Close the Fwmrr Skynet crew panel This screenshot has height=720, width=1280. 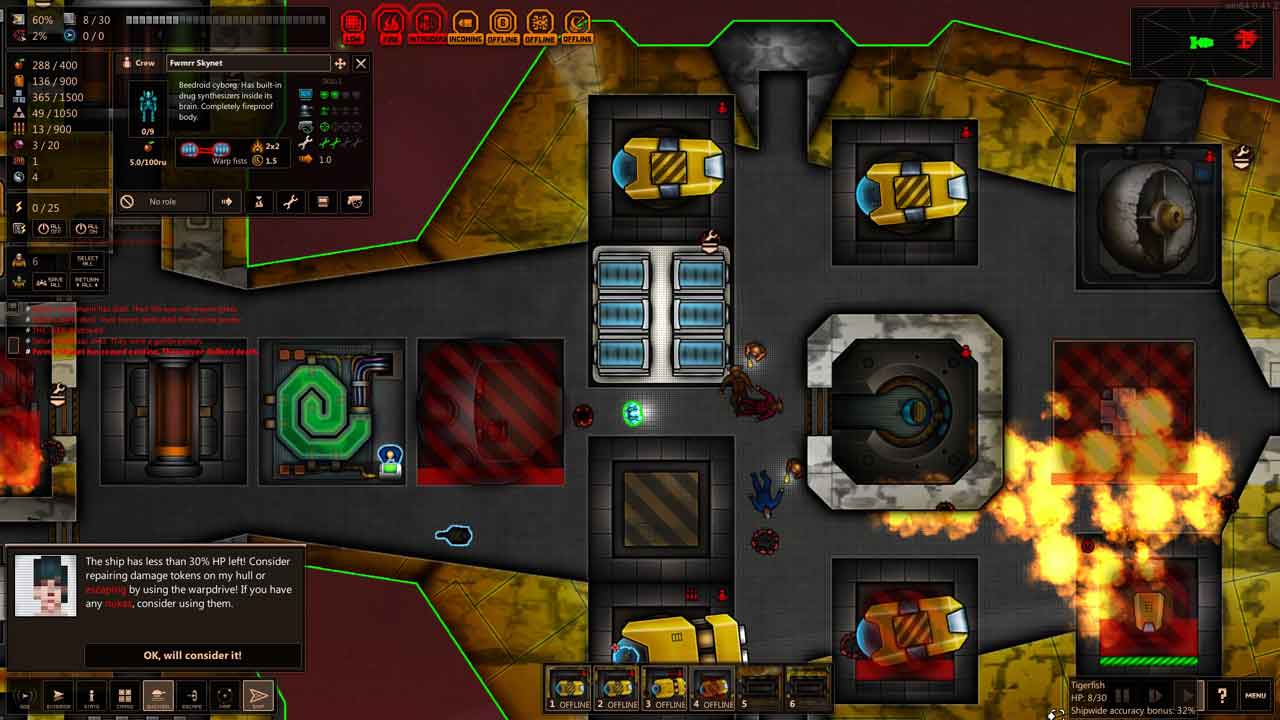361,63
